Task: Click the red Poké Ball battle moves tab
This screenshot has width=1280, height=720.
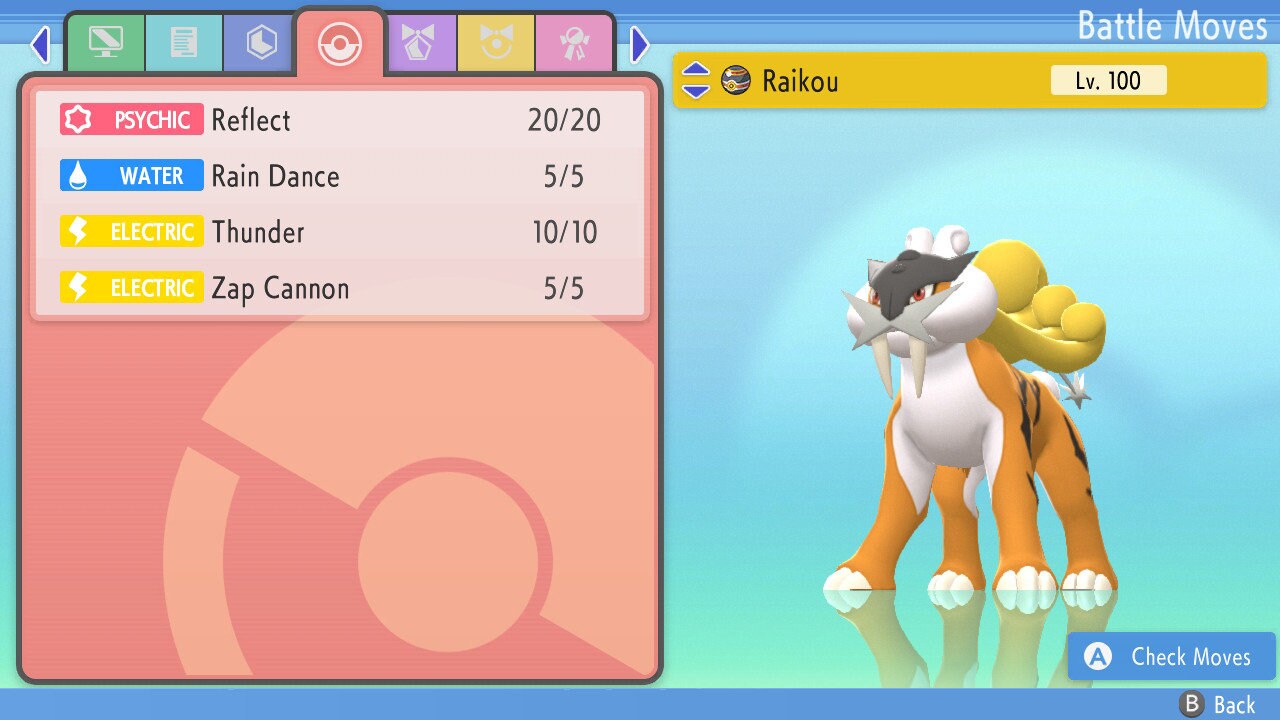Action: [339, 43]
